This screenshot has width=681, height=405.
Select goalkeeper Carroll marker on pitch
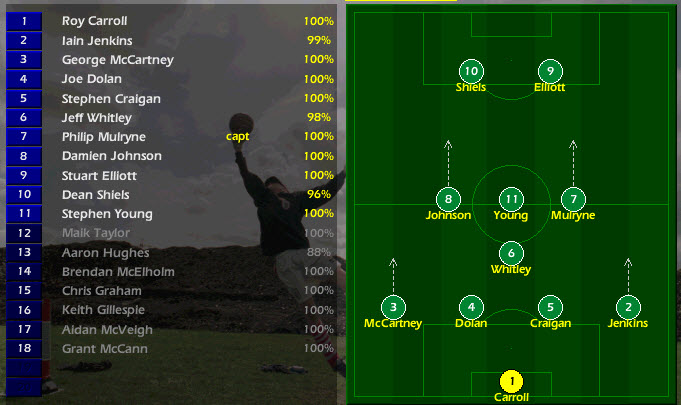click(511, 381)
